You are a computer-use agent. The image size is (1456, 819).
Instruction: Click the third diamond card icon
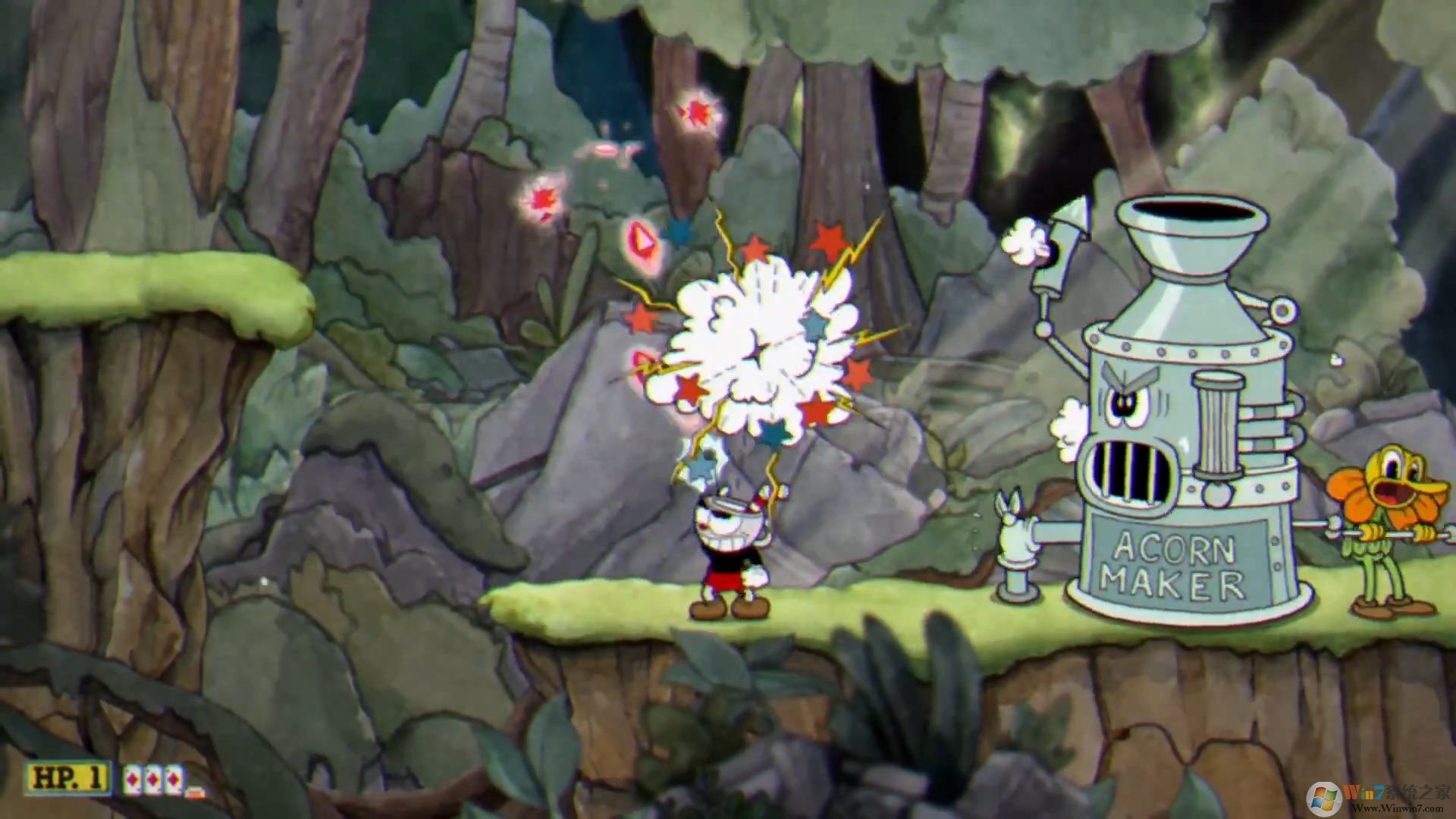(x=174, y=779)
